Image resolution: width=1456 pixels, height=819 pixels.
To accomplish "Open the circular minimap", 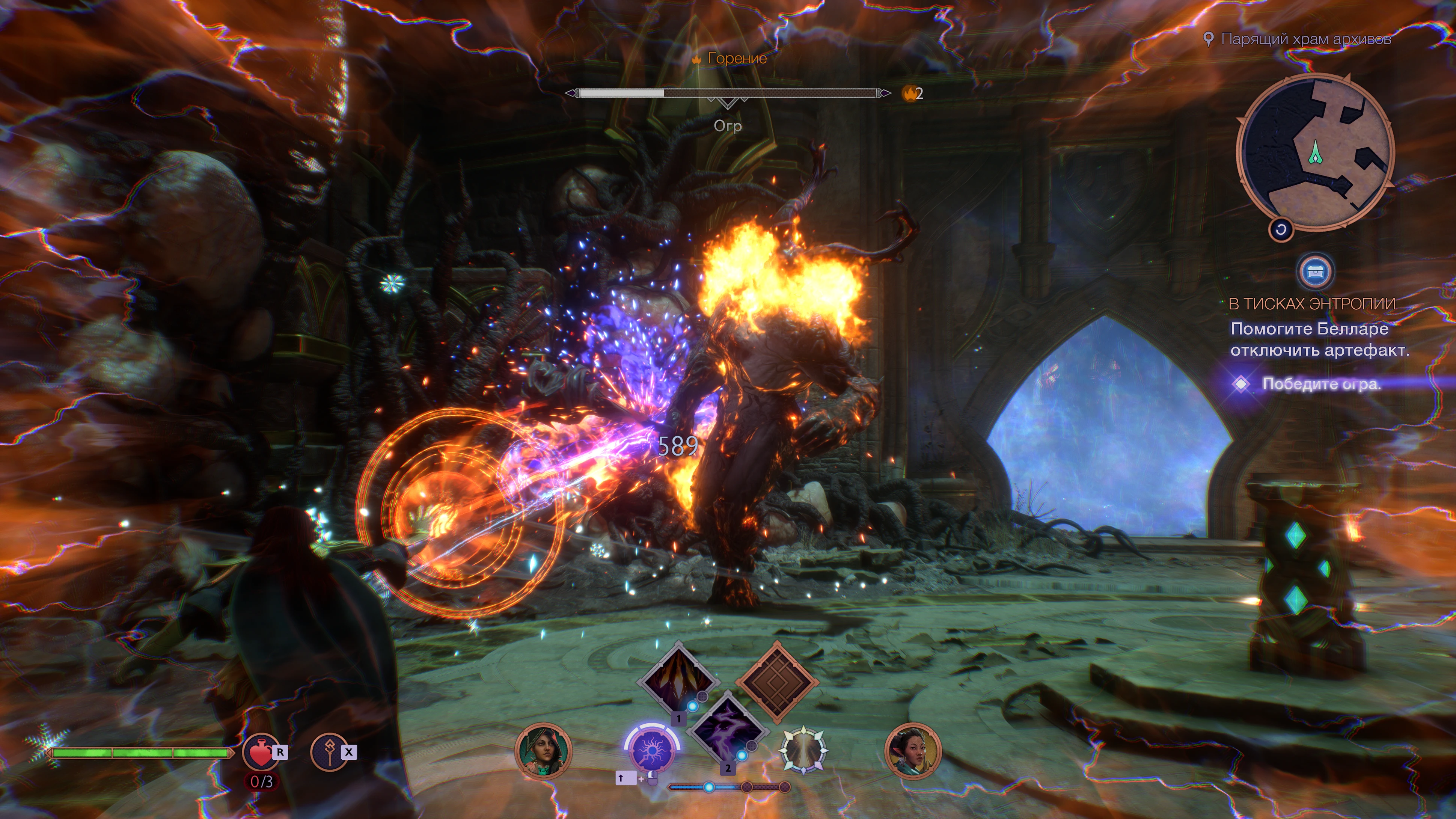I will click(x=1315, y=153).
